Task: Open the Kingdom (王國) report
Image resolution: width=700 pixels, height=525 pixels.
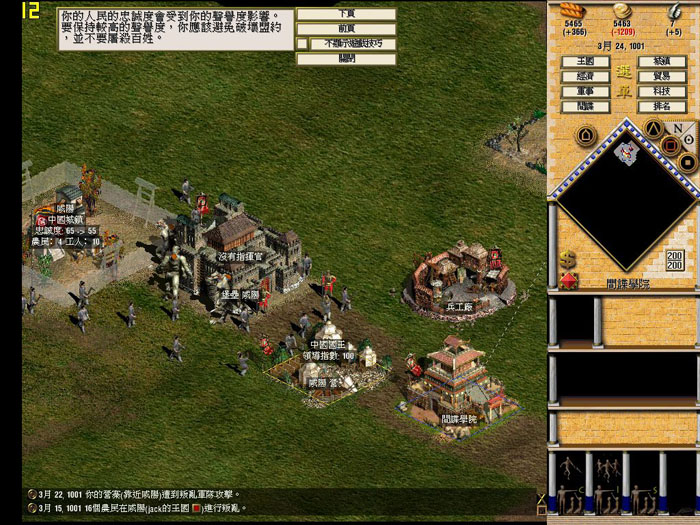Action: coord(585,62)
